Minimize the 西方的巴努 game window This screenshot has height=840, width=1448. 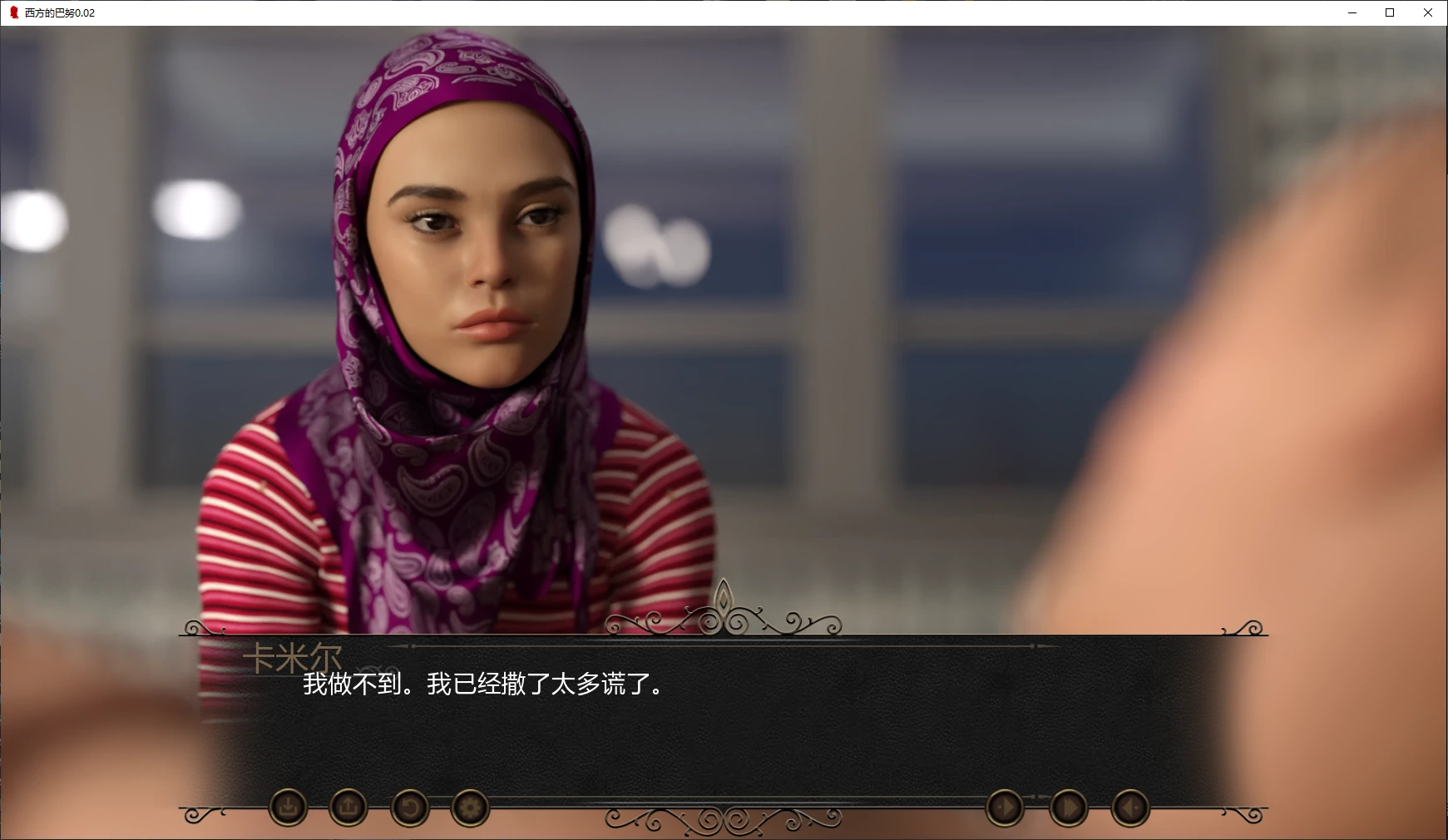pos(1352,12)
